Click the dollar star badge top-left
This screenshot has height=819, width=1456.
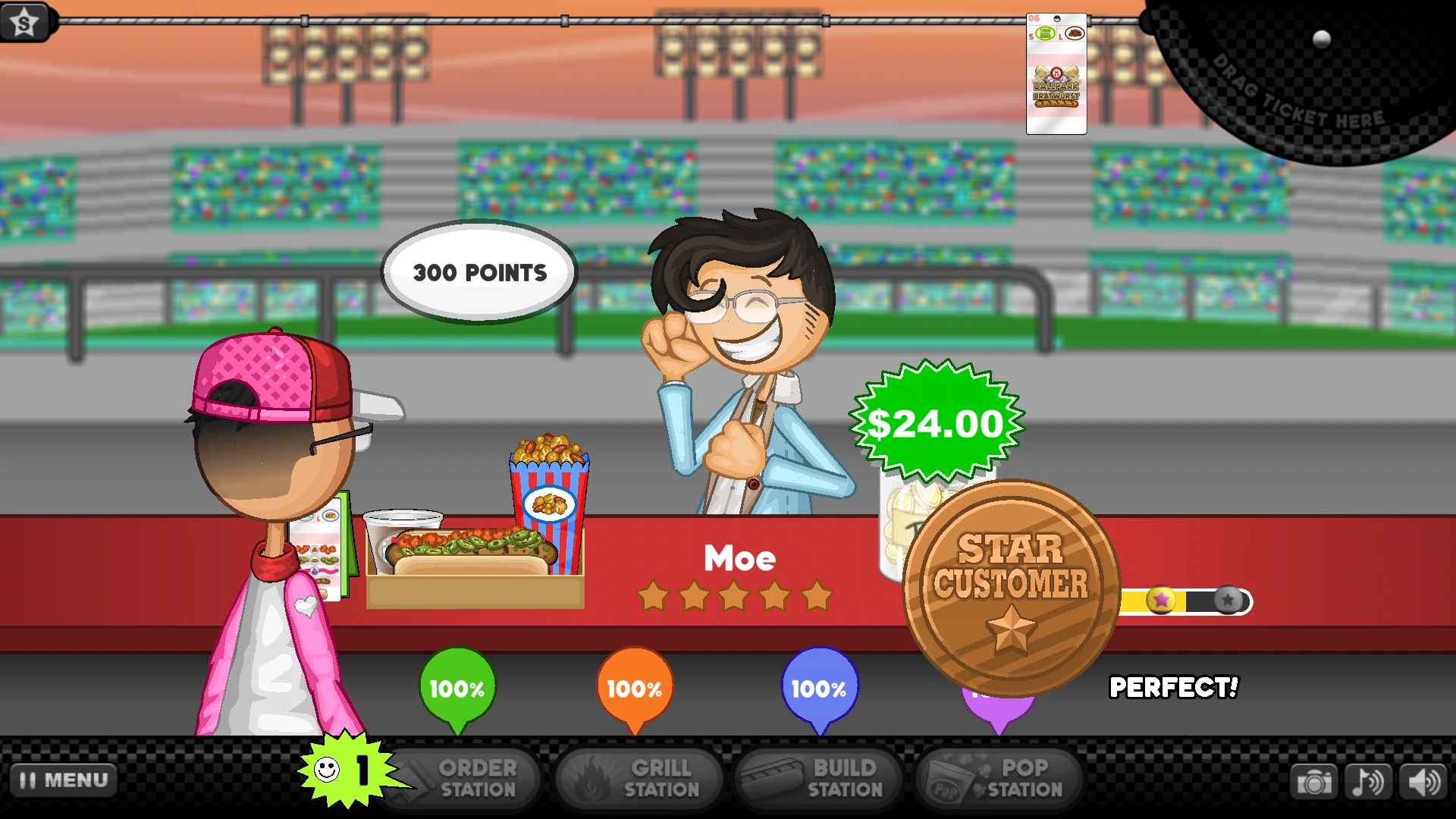click(23, 21)
